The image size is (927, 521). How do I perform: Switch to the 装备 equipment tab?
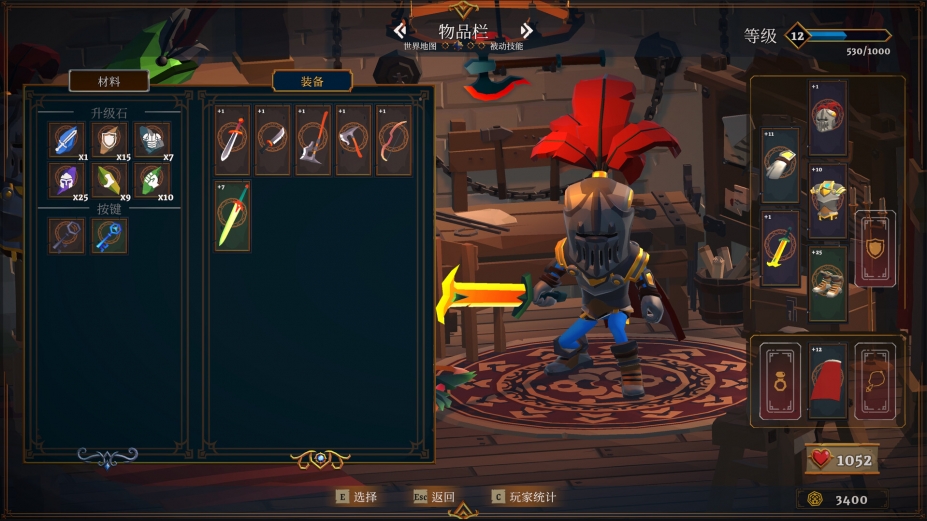click(x=312, y=81)
